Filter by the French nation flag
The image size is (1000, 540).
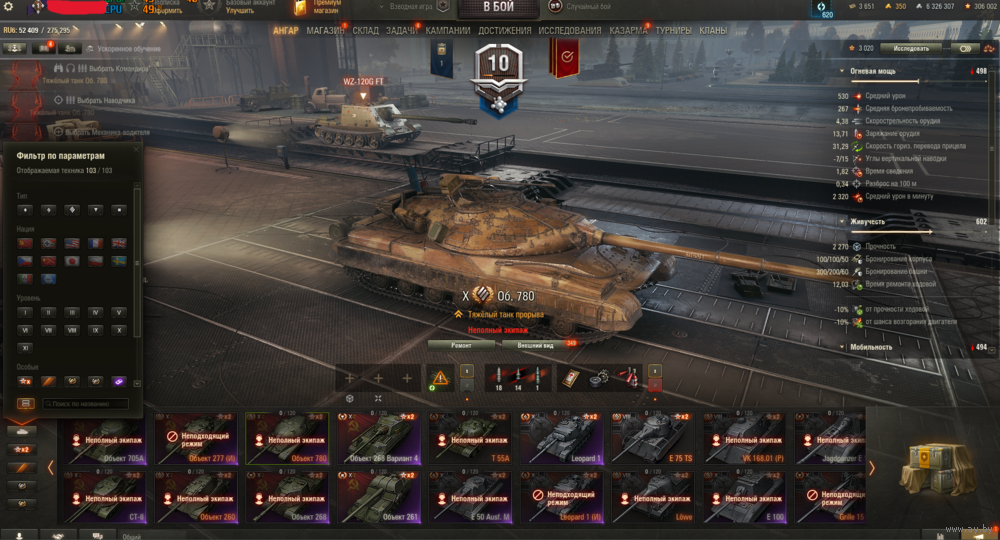point(96,243)
